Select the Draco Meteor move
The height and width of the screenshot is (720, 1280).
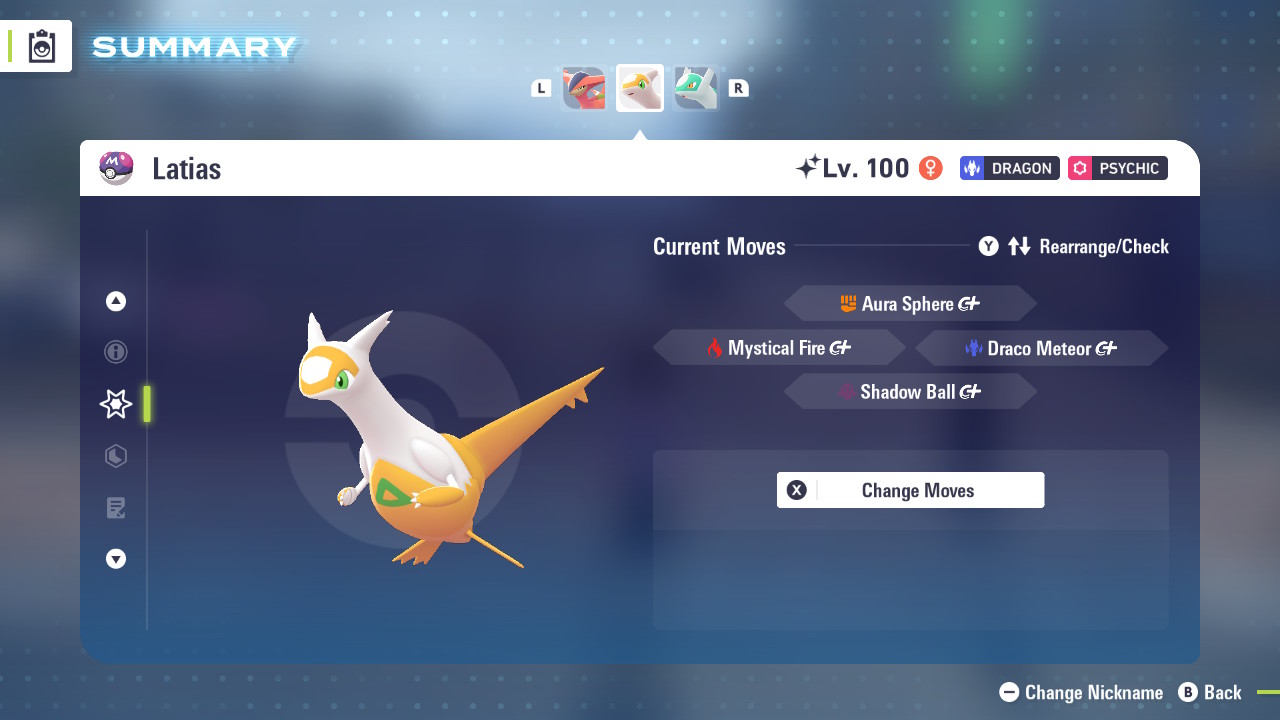(1041, 348)
